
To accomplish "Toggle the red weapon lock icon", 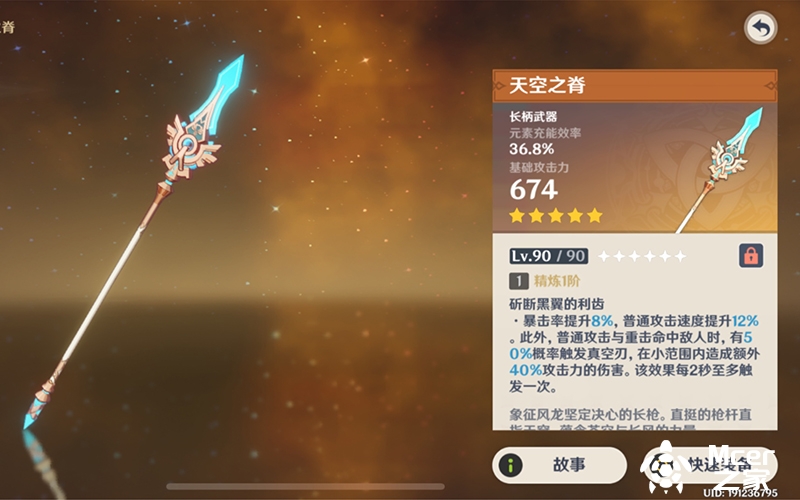I will pos(750,256).
